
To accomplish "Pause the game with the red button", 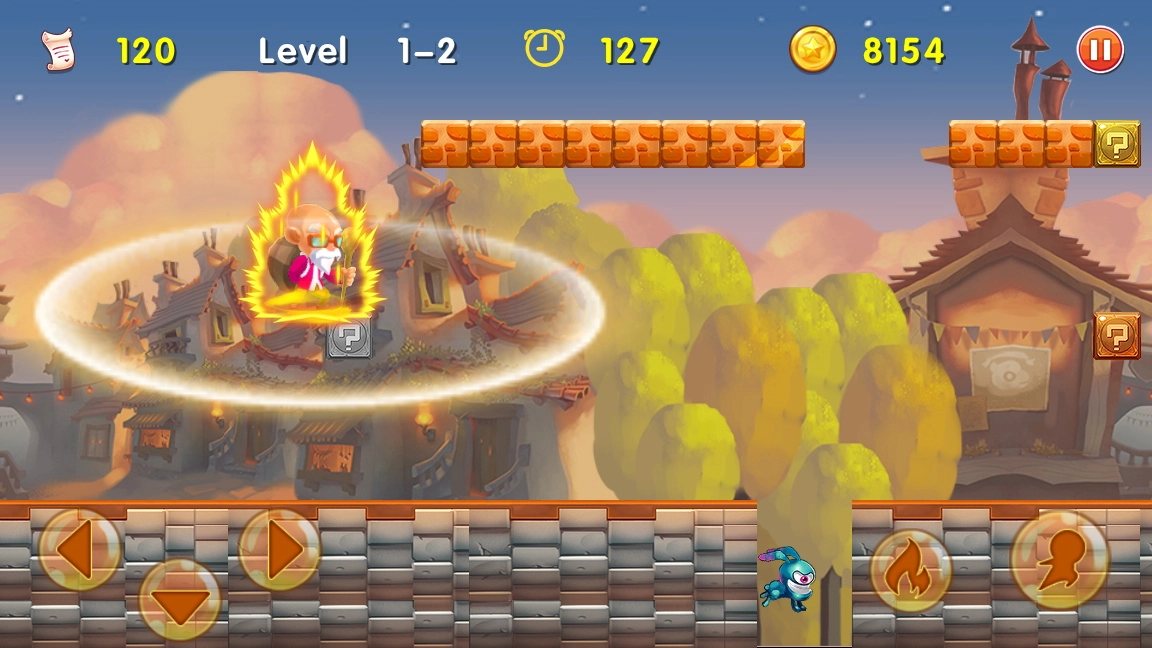I will [1100, 49].
